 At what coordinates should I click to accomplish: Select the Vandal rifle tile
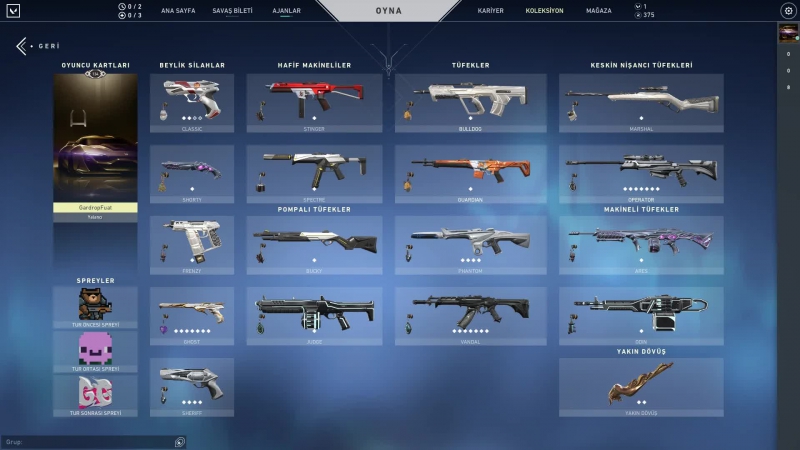click(470, 316)
